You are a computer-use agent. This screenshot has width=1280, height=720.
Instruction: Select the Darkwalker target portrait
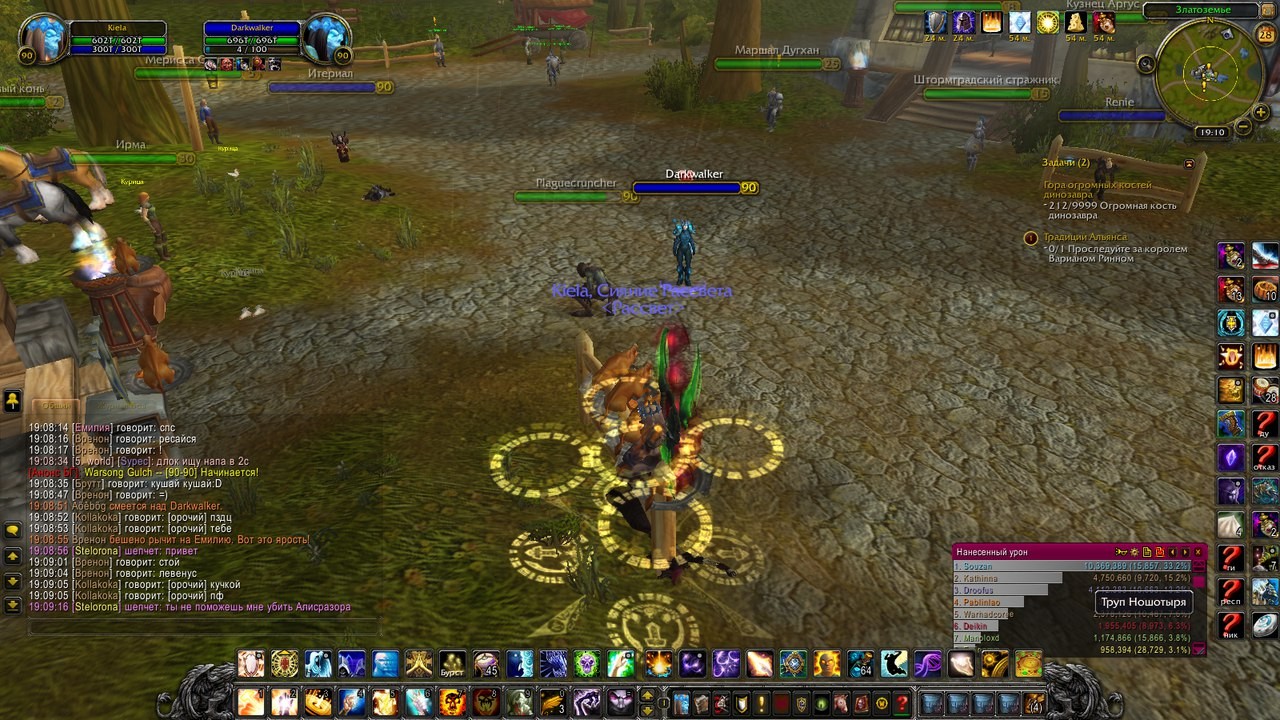[326, 39]
